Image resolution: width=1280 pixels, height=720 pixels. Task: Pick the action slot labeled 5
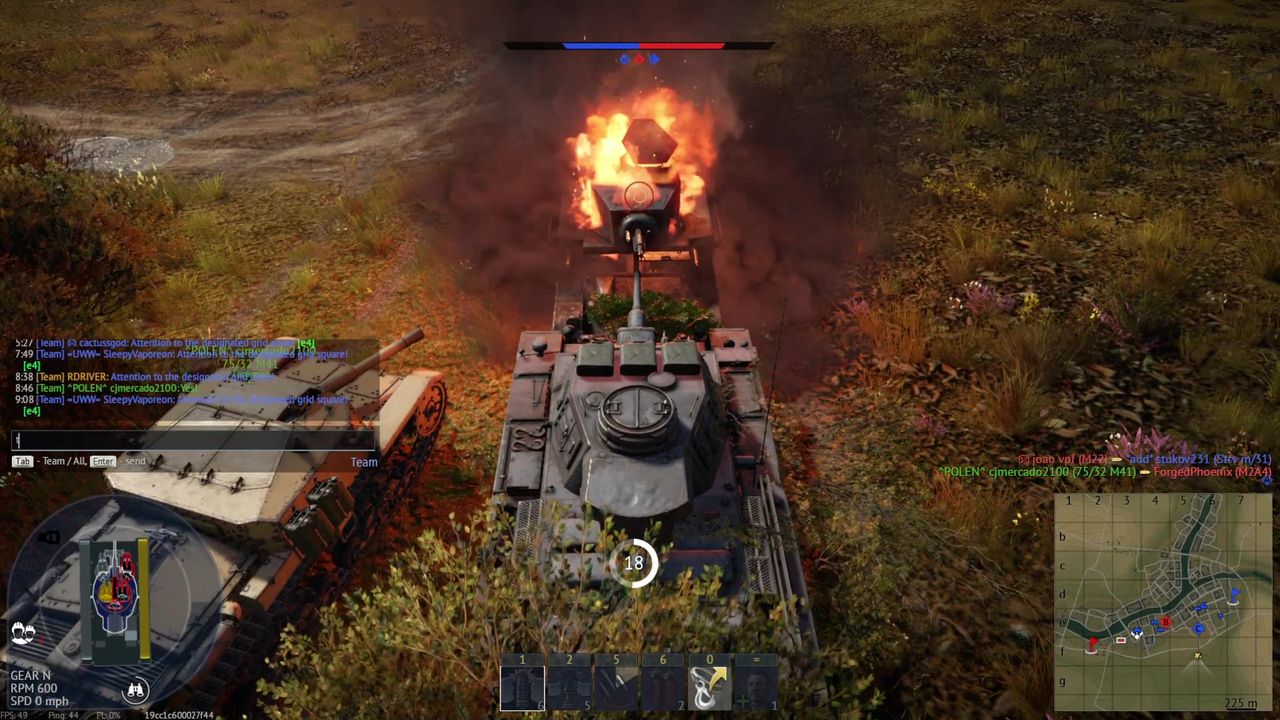pyautogui.click(x=616, y=688)
